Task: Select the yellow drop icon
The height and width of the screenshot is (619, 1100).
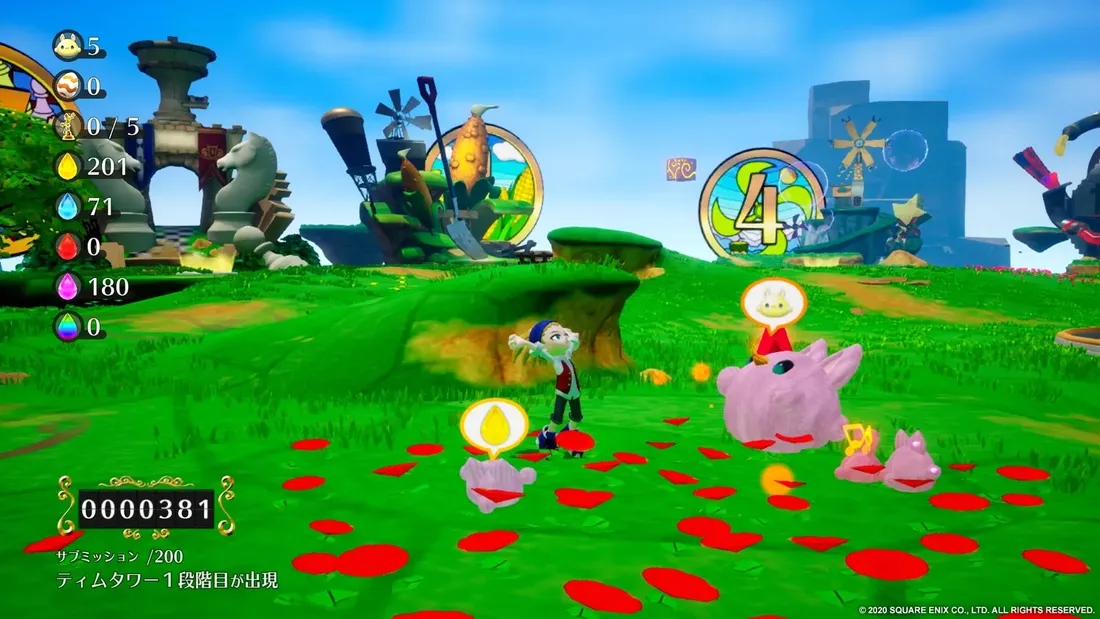Action: coord(68,166)
